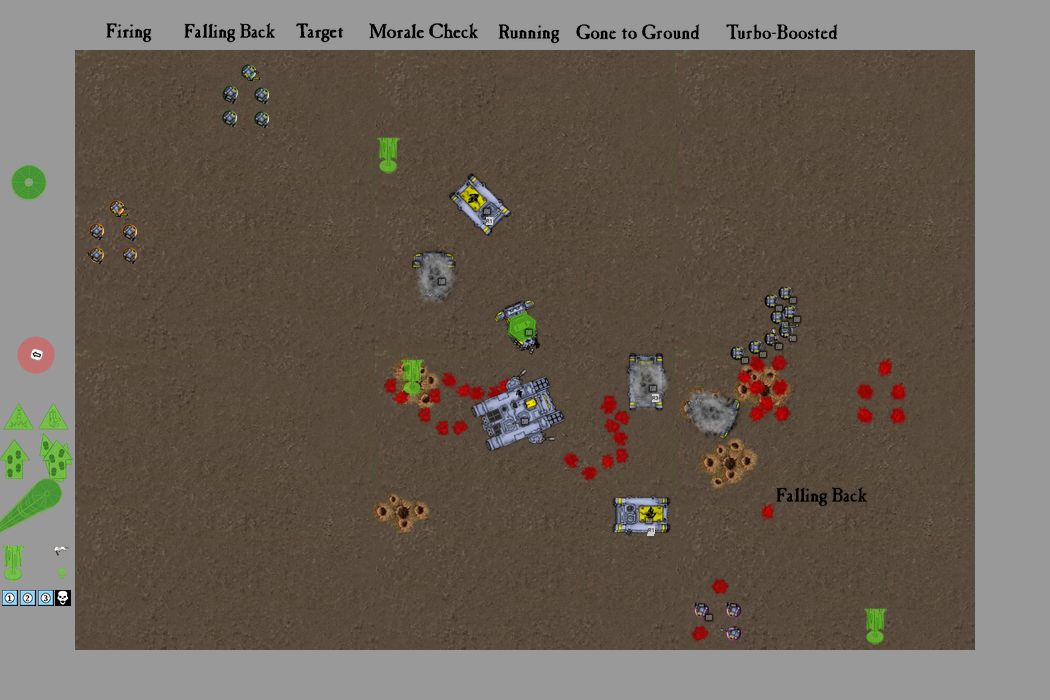
Task: Select the green circular blast template
Action: [x=29, y=182]
